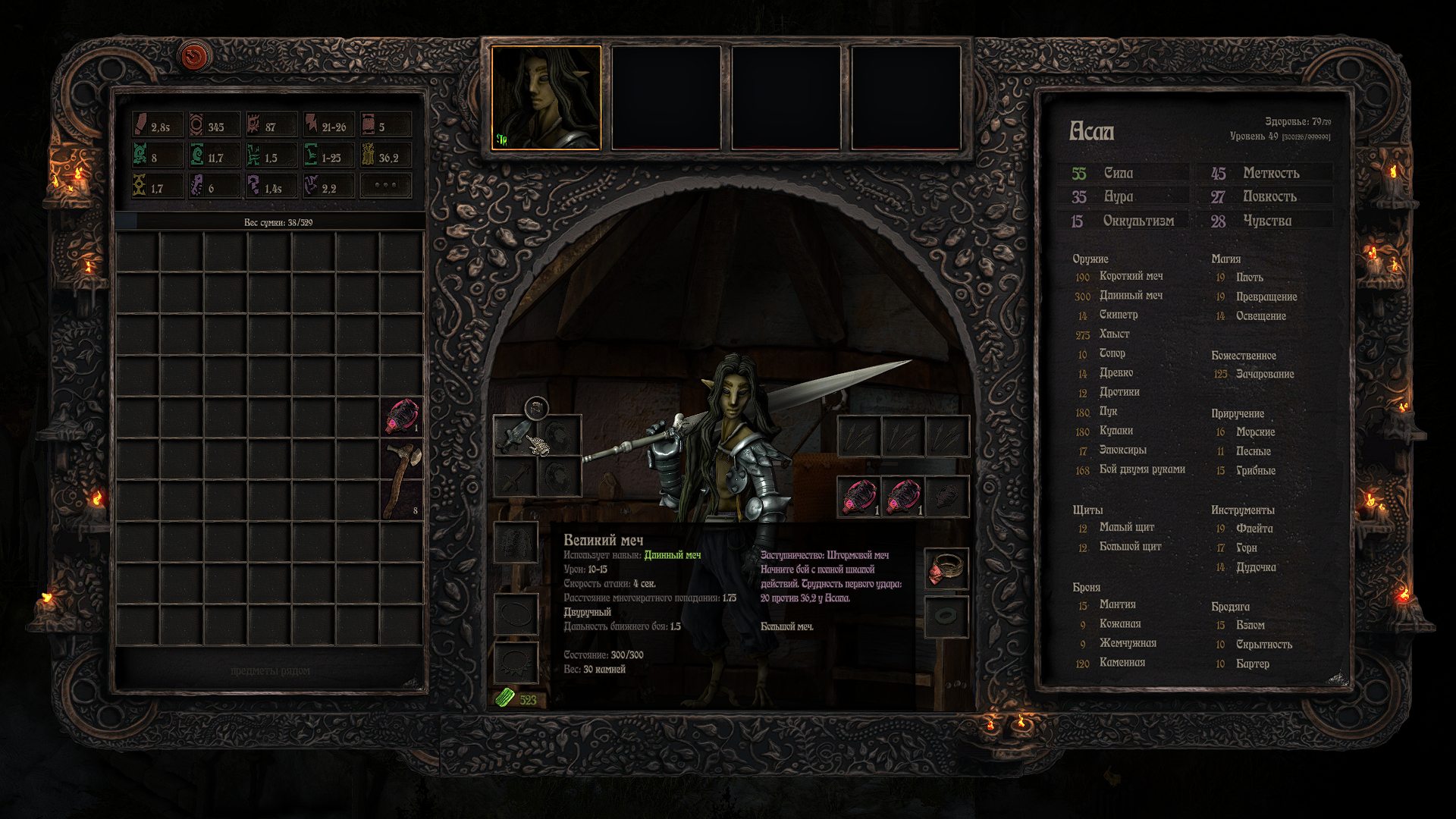Pick the wooden-handled axe in the bag
The width and height of the screenshot is (1456, 819).
tap(402, 479)
